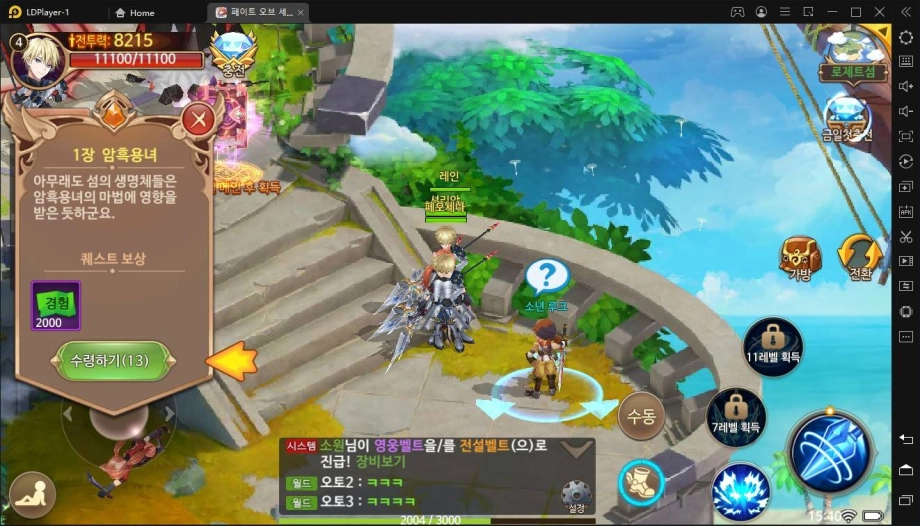This screenshot has width=920, height=526.
Task: Open the 충전 diamond recharge icon
Action: coord(233,51)
